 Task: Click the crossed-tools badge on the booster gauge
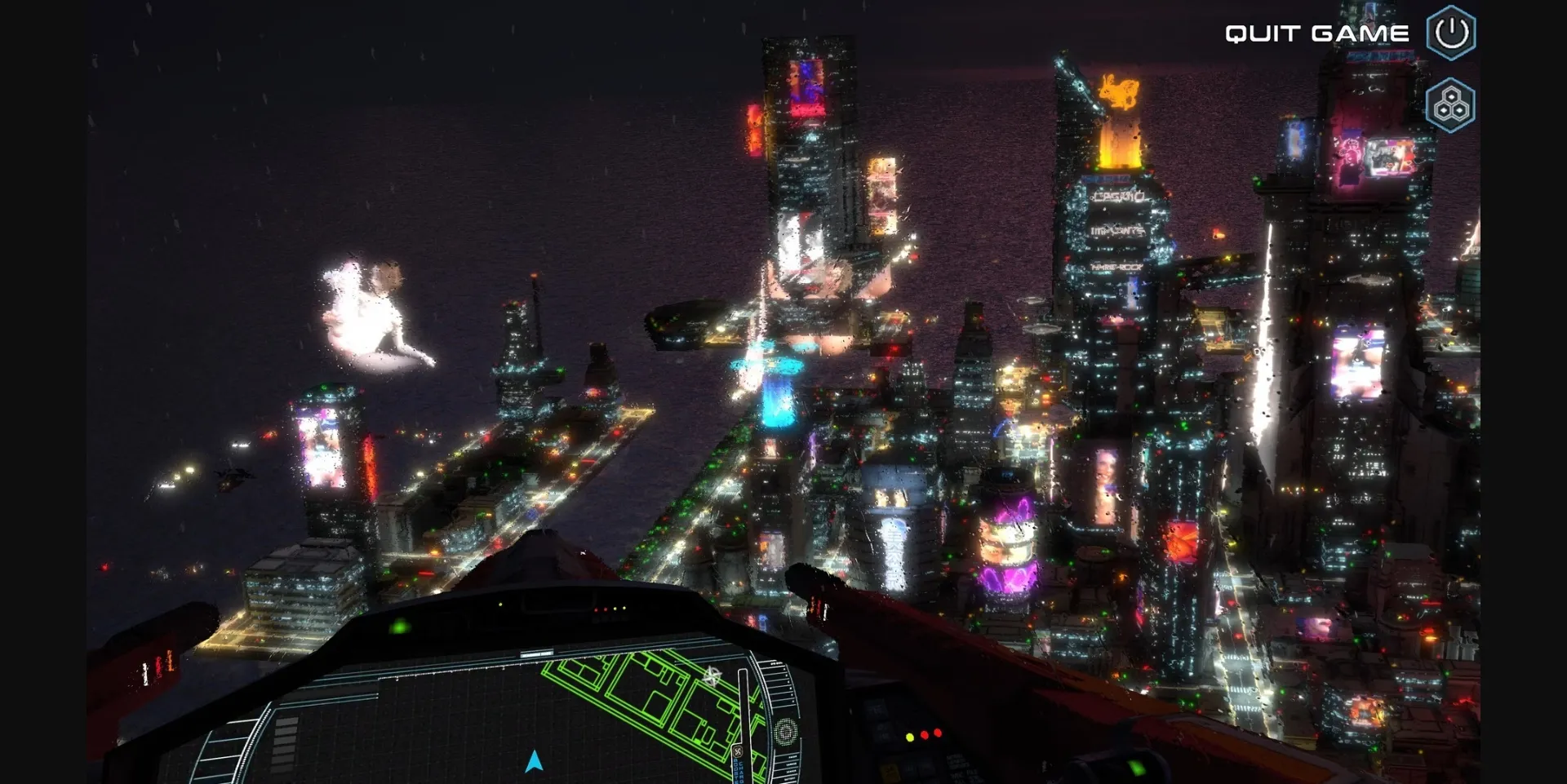[738, 750]
